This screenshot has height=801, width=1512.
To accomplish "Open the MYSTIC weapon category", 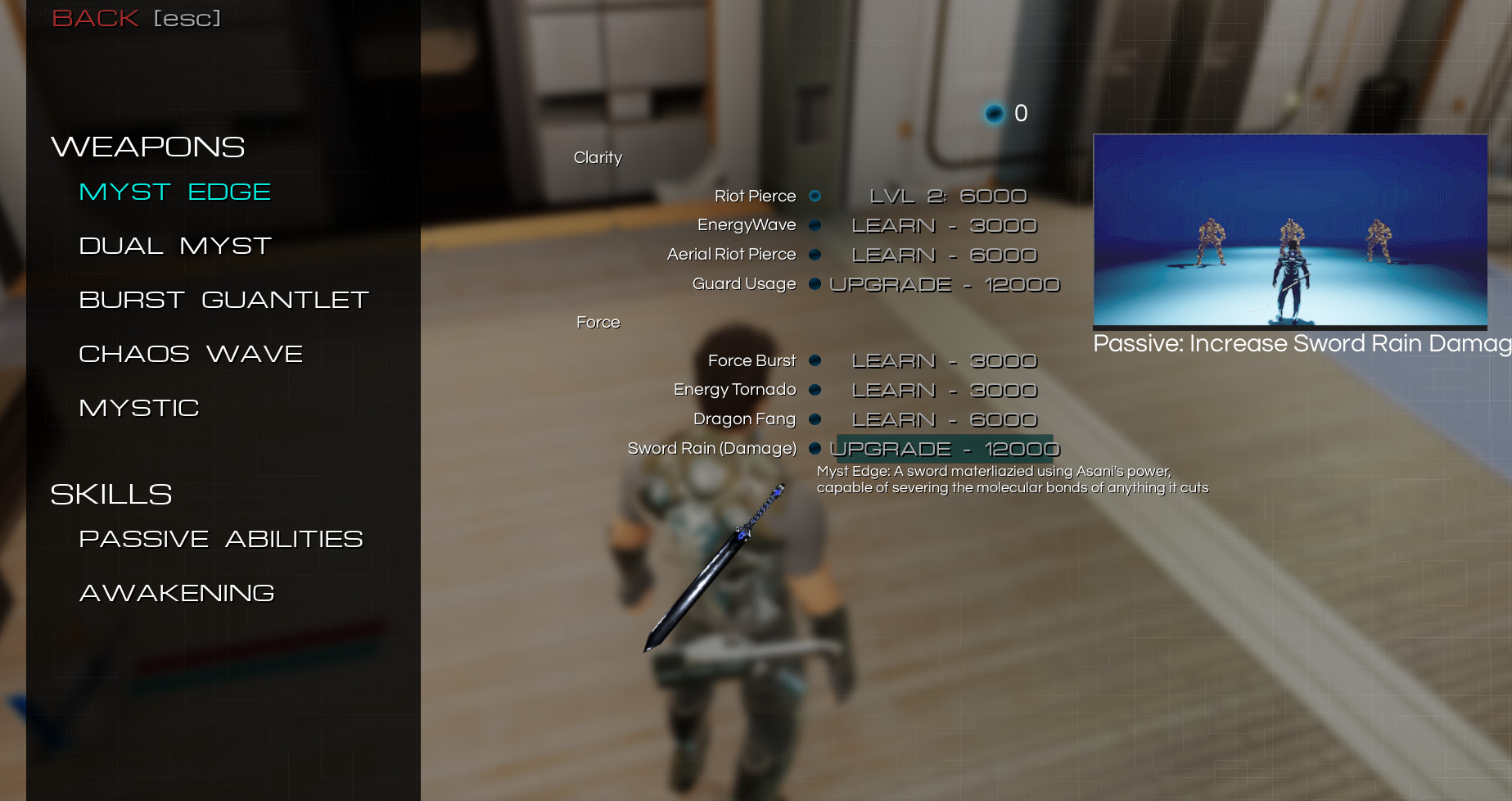I will tap(138, 407).
